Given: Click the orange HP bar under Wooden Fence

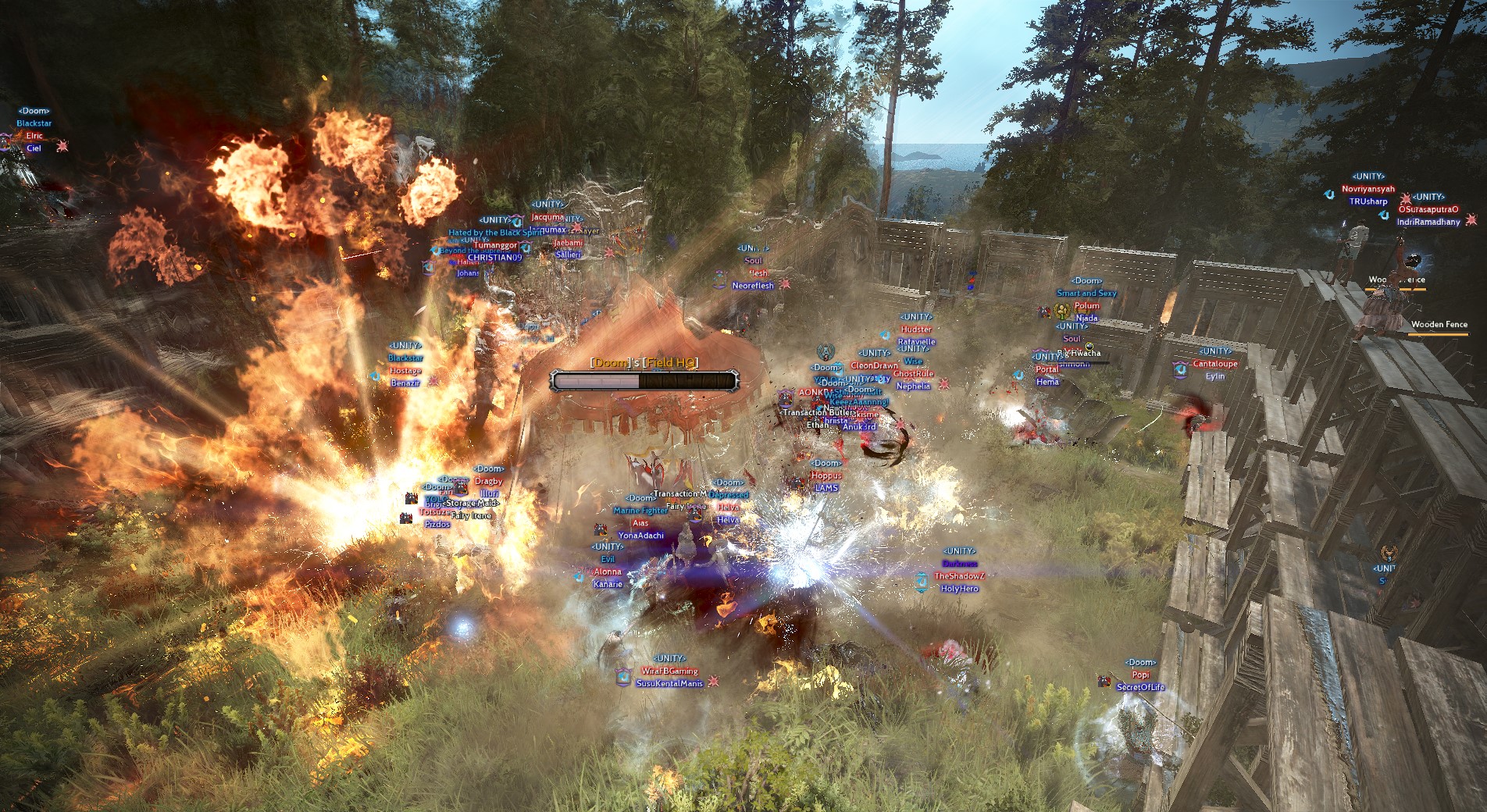Looking at the screenshot, I should click(x=1438, y=336).
